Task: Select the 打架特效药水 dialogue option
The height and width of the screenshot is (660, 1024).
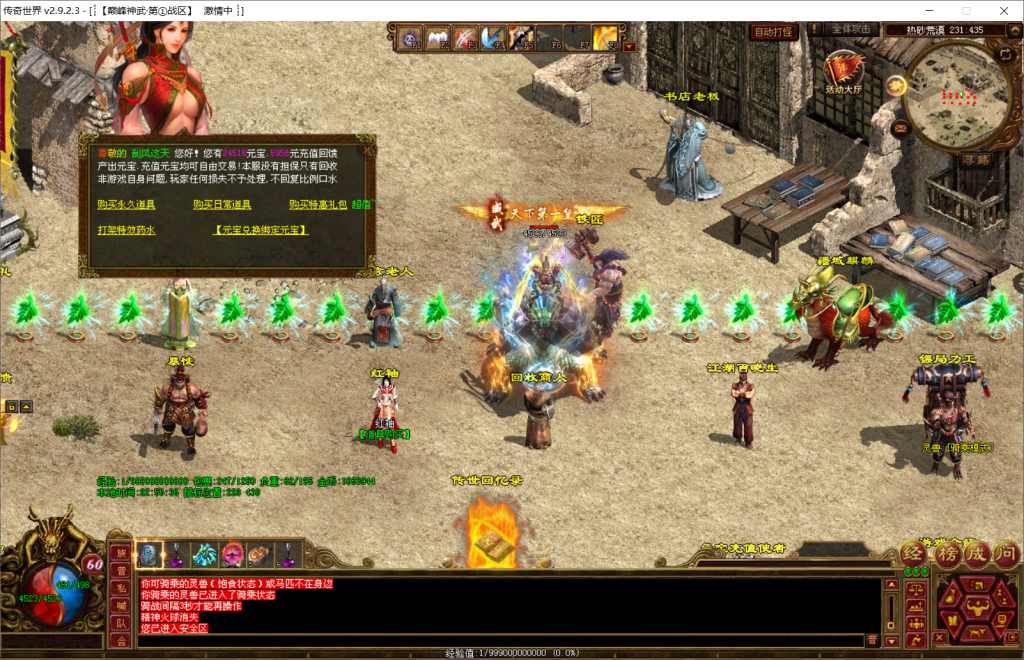Action: point(126,230)
